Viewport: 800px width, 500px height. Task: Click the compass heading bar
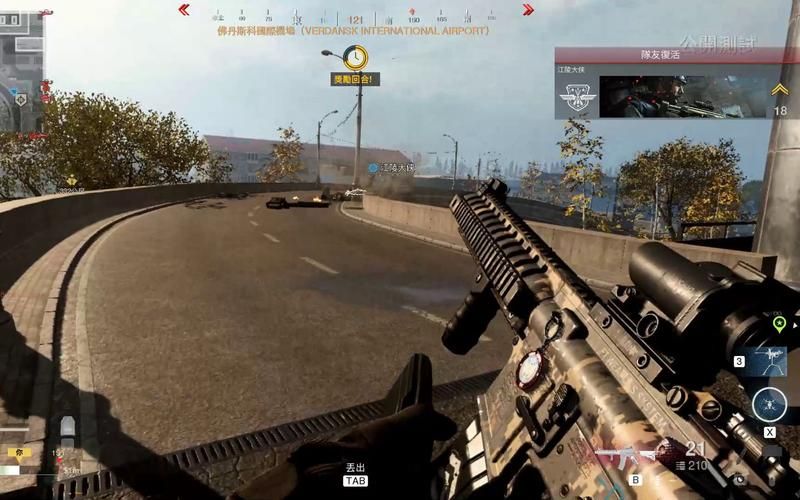[355, 17]
